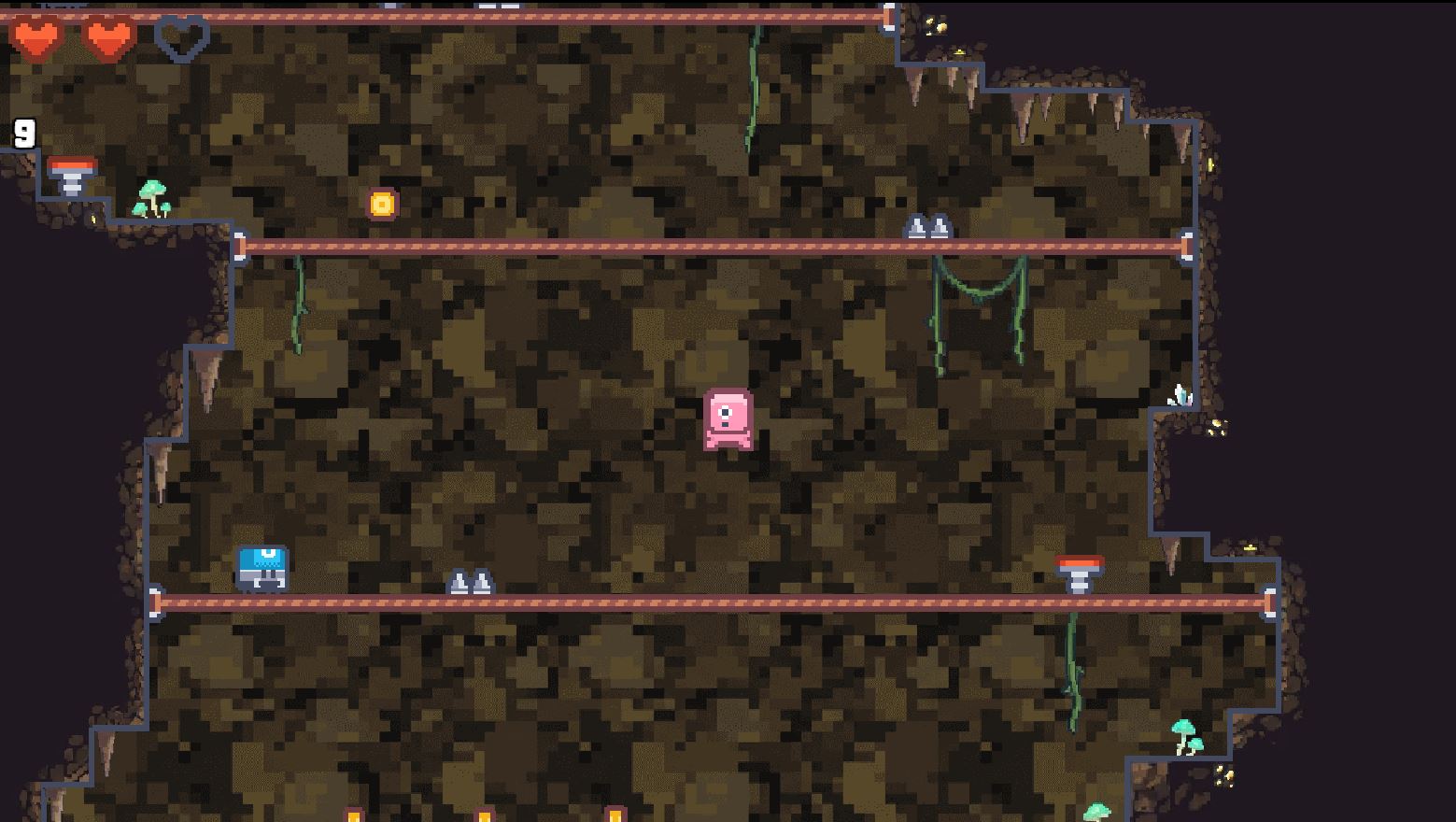Collect the glowing yellow coin near top left
The width and height of the screenshot is (1456, 822).
382,204
